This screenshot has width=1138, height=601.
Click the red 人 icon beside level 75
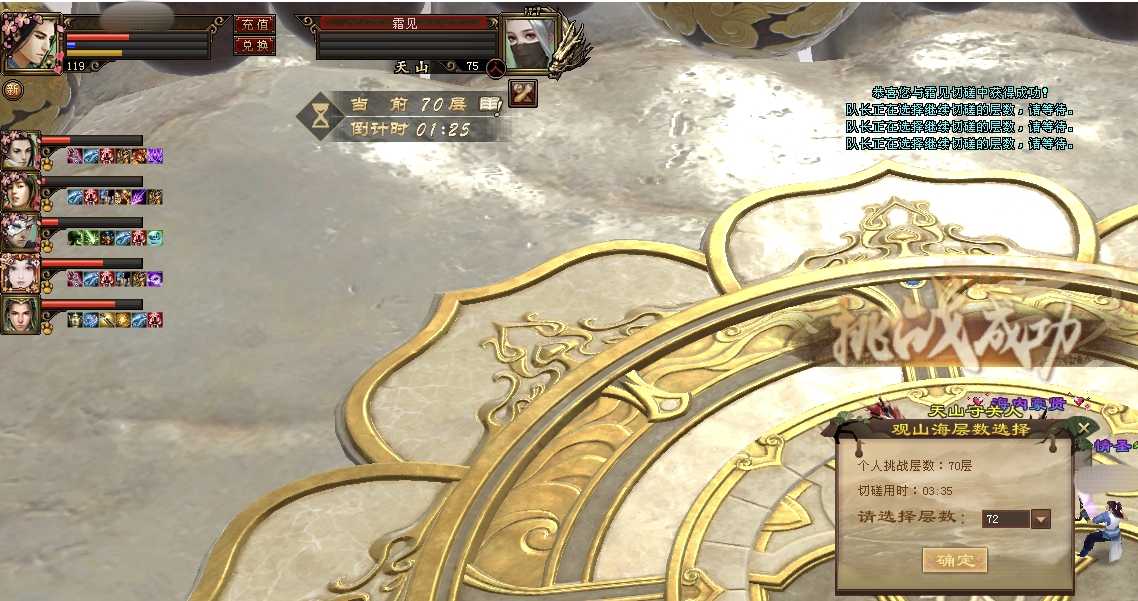pyautogui.click(x=494, y=68)
